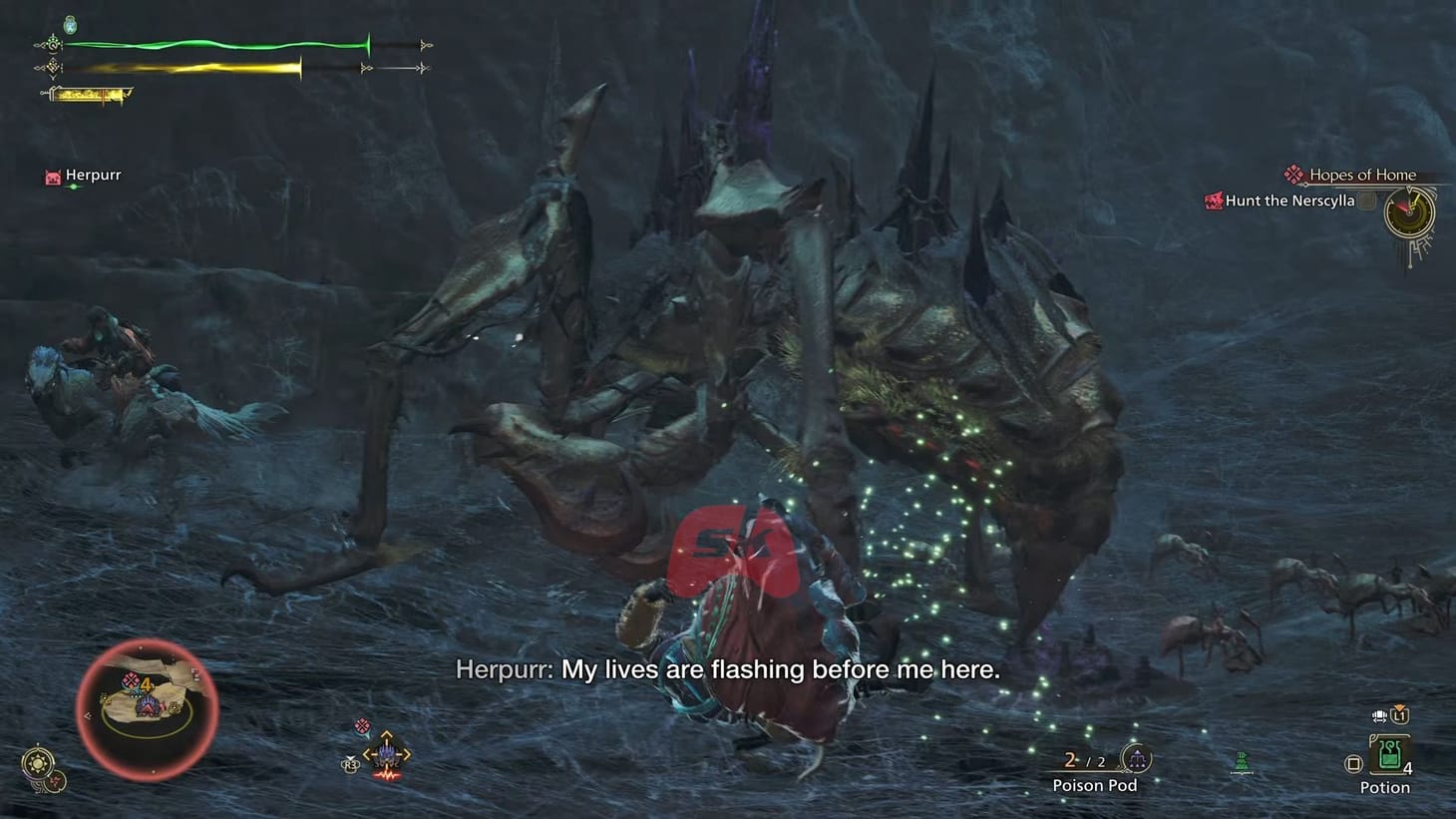Click the Hunt the Nerscylla monster icon
The width and height of the screenshot is (1456, 819).
(1215, 201)
